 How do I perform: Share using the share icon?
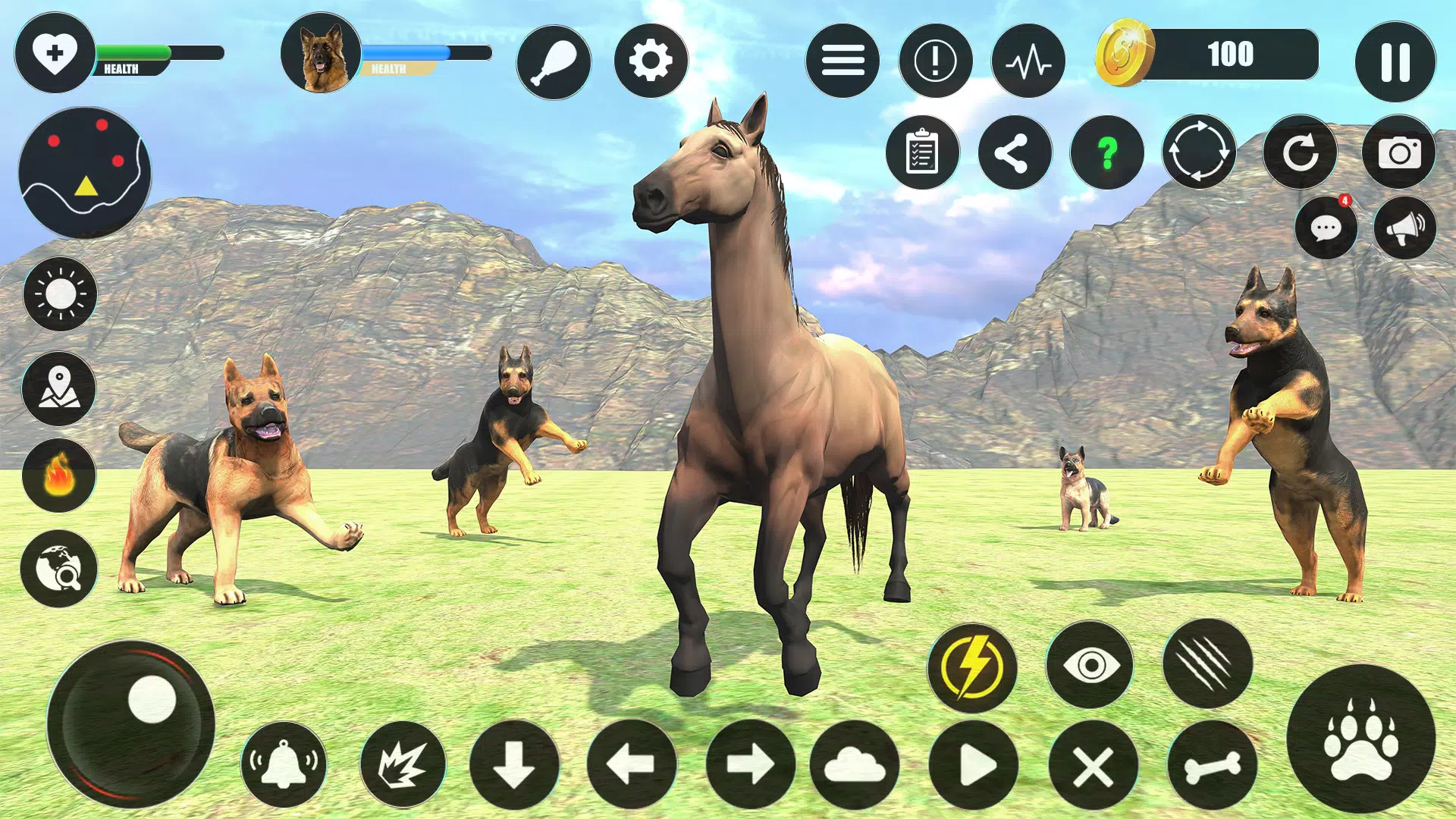point(1015,152)
